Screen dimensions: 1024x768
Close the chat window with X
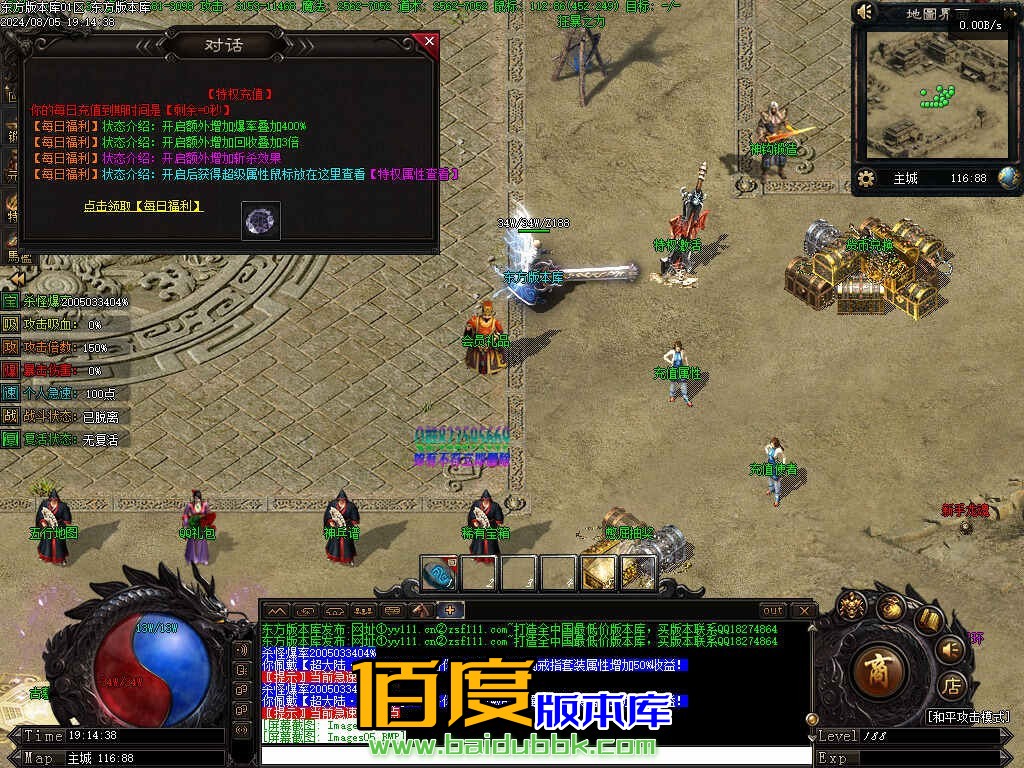coord(802,610)
